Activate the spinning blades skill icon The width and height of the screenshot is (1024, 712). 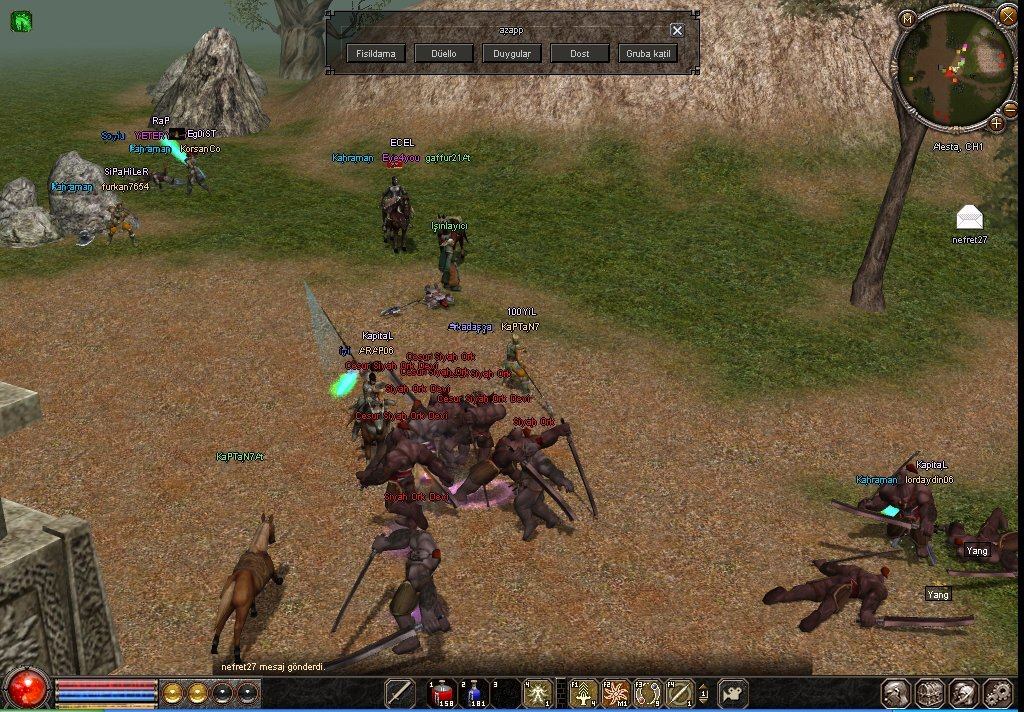[x=616, y=693]
